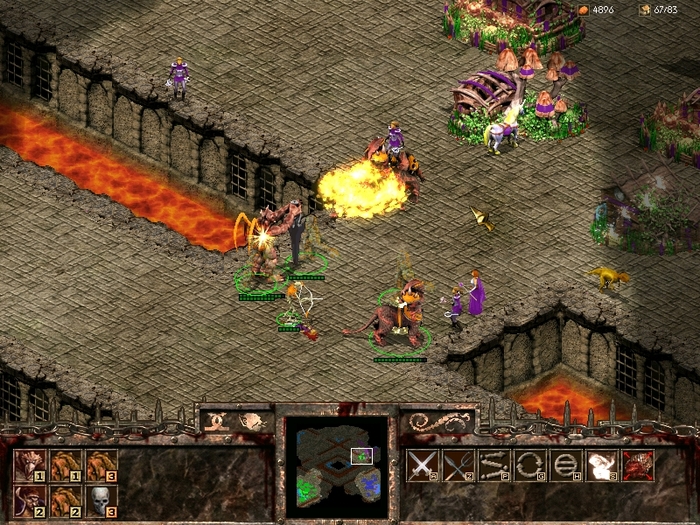
Task: Activate the zigzag arrows patrol command
Action: click(x=493, y=465)
